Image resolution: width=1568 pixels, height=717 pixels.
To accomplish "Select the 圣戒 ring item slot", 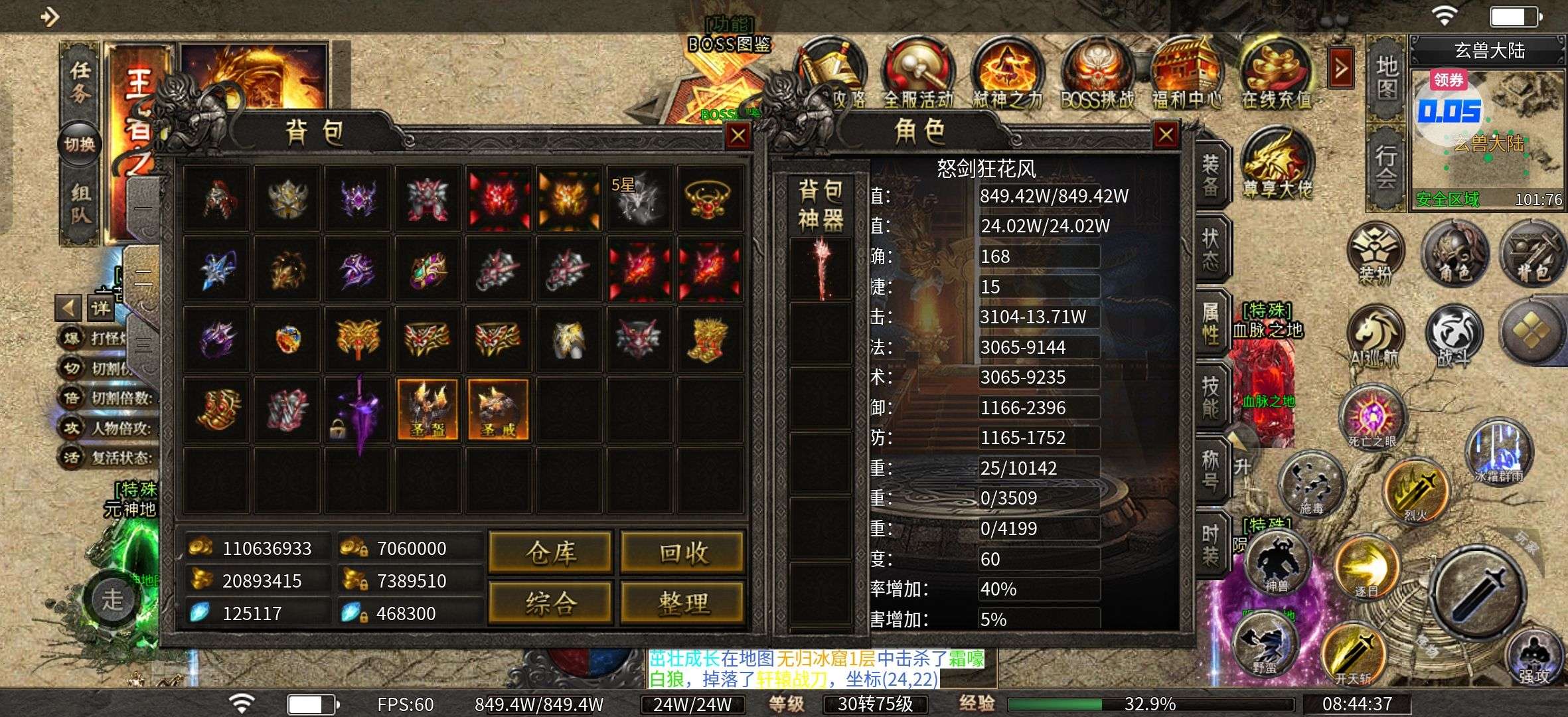I will pos(499,410).
